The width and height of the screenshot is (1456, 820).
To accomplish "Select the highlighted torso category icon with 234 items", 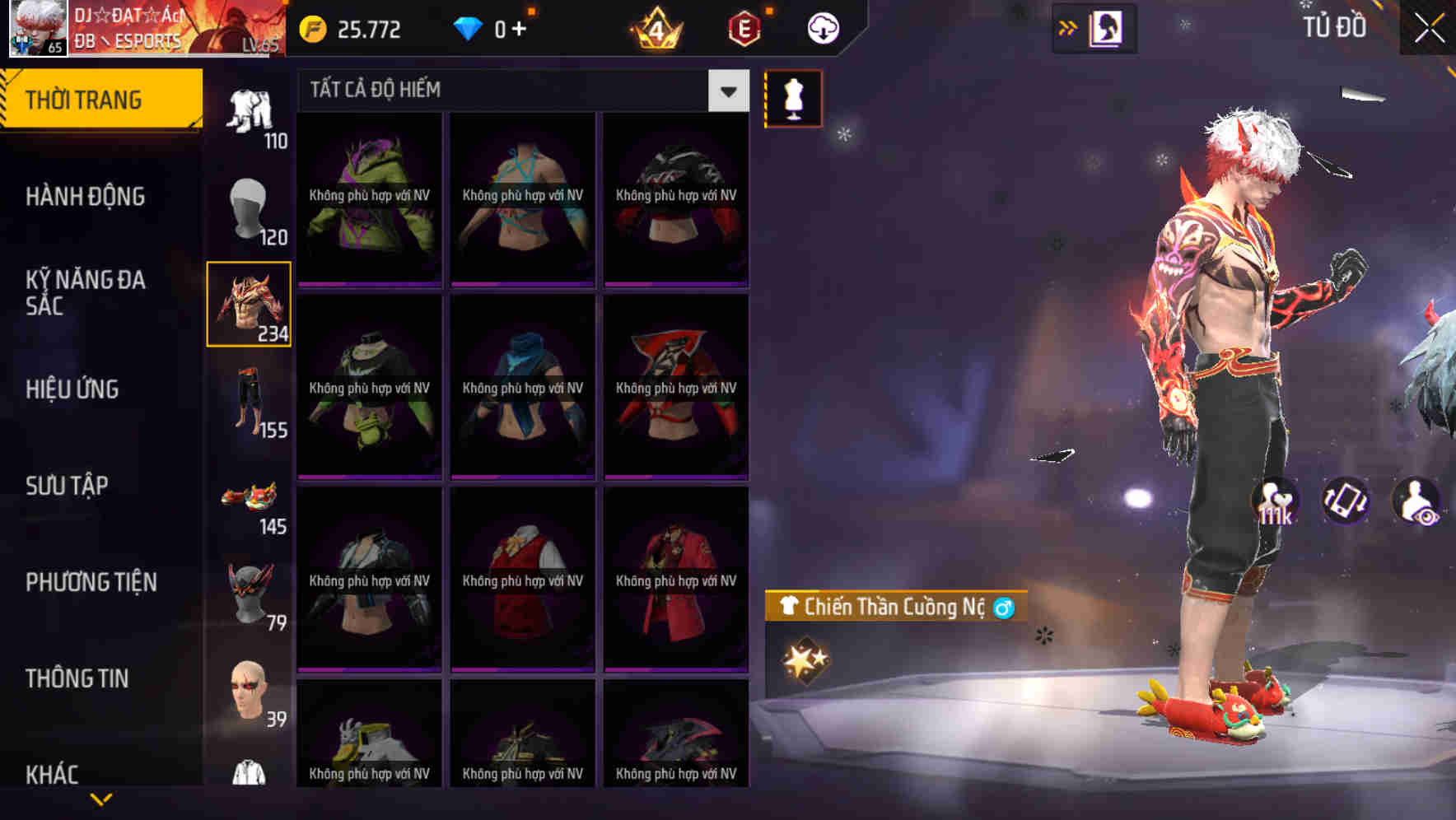I will (x=249, y=305).
